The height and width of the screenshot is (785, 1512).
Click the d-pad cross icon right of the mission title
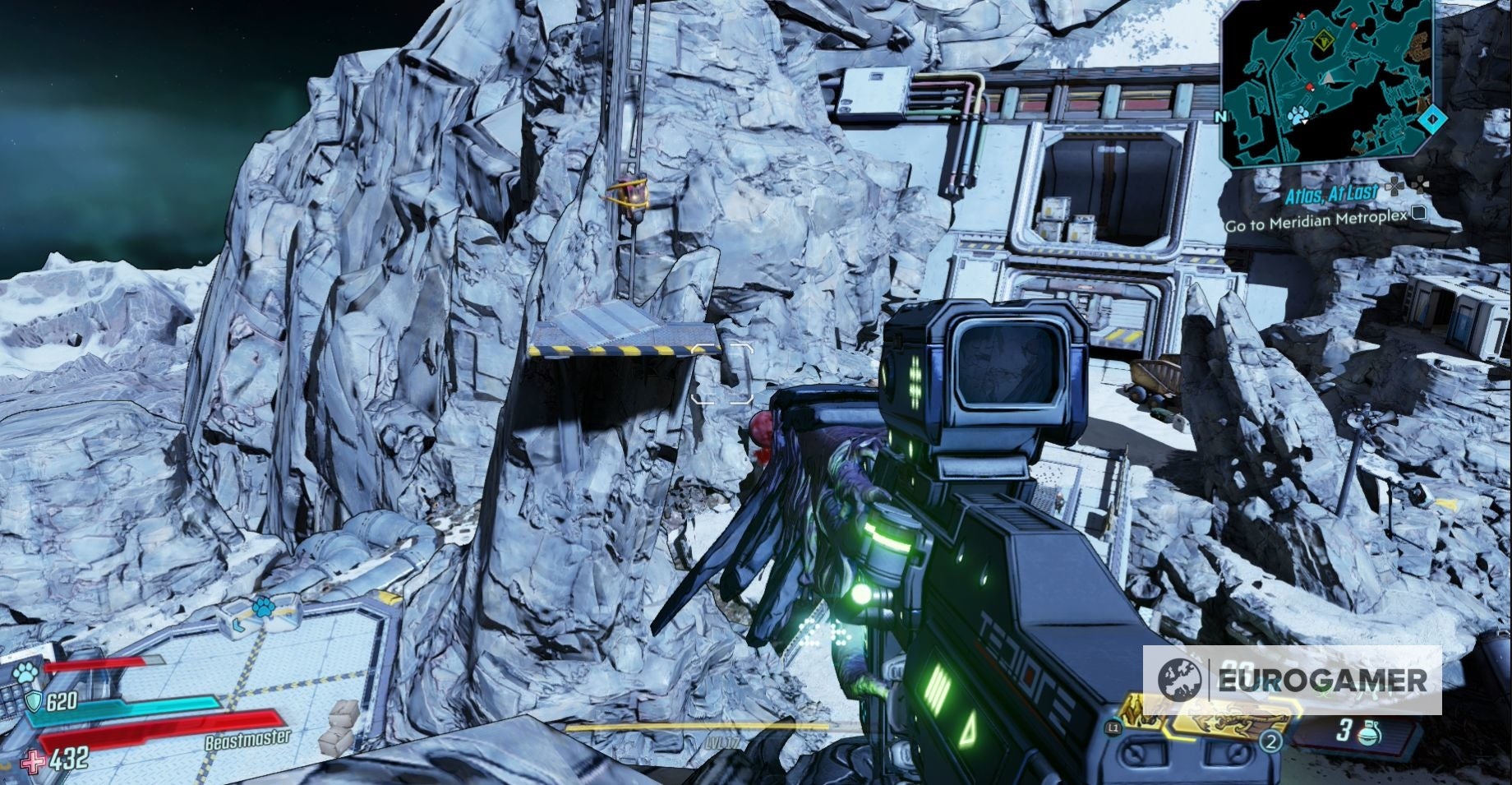(x=1394, y=187)
